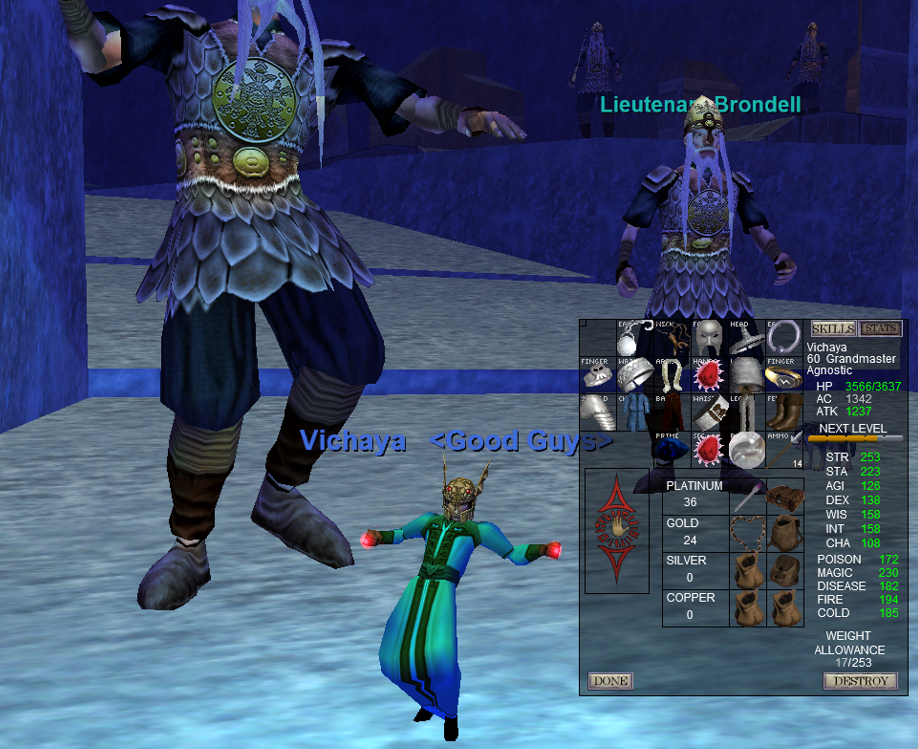Screen dimensions: 918x749
Task: Choose the boots in the feet slot
Action: click(x=782, y=412)
